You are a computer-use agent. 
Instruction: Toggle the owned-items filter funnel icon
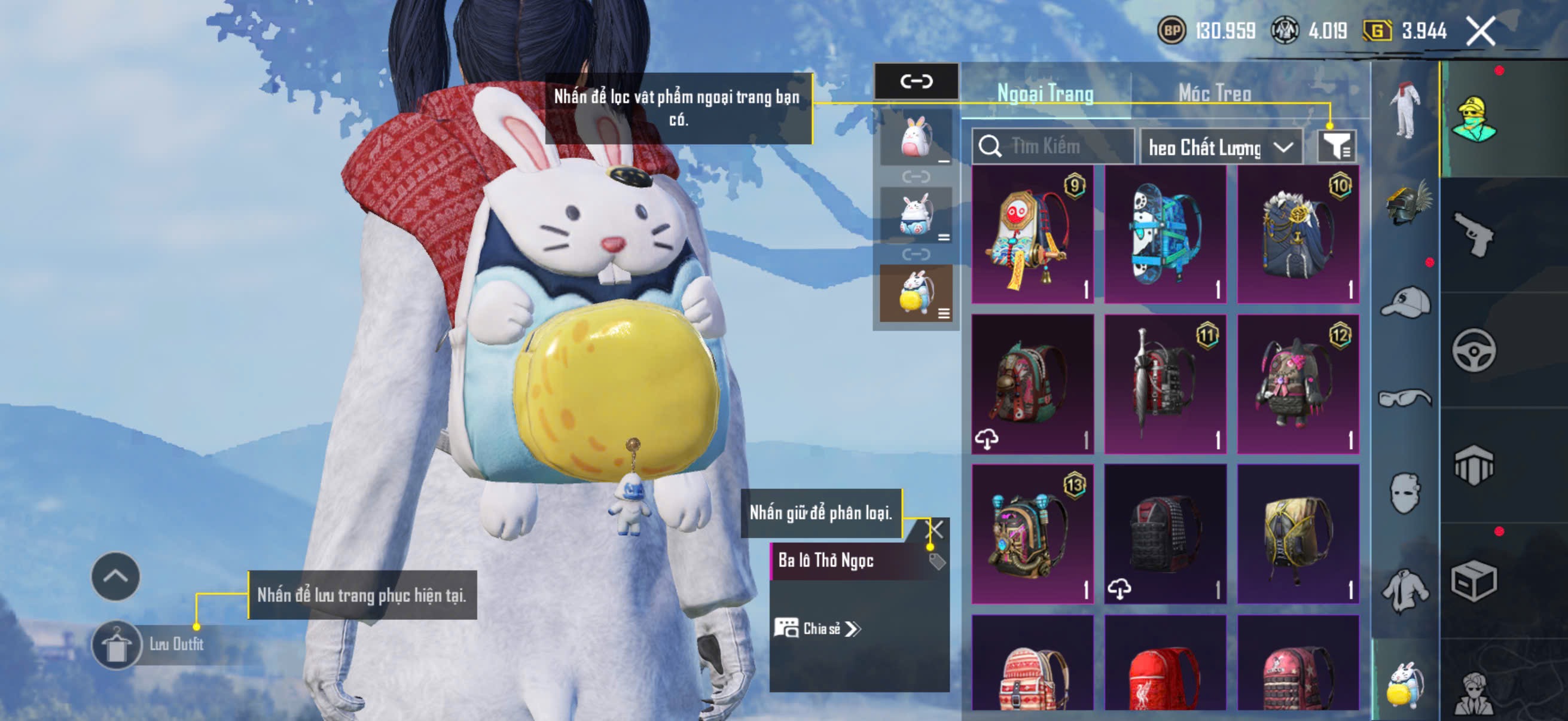(x=1335, y=146)
